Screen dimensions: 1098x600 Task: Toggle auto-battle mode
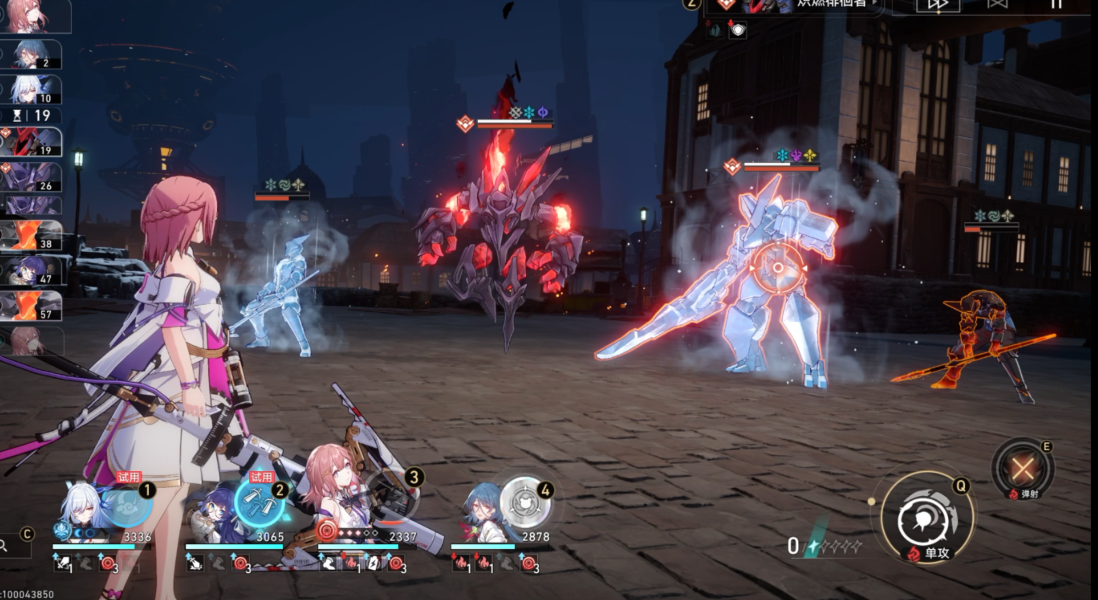pos(997,4)
